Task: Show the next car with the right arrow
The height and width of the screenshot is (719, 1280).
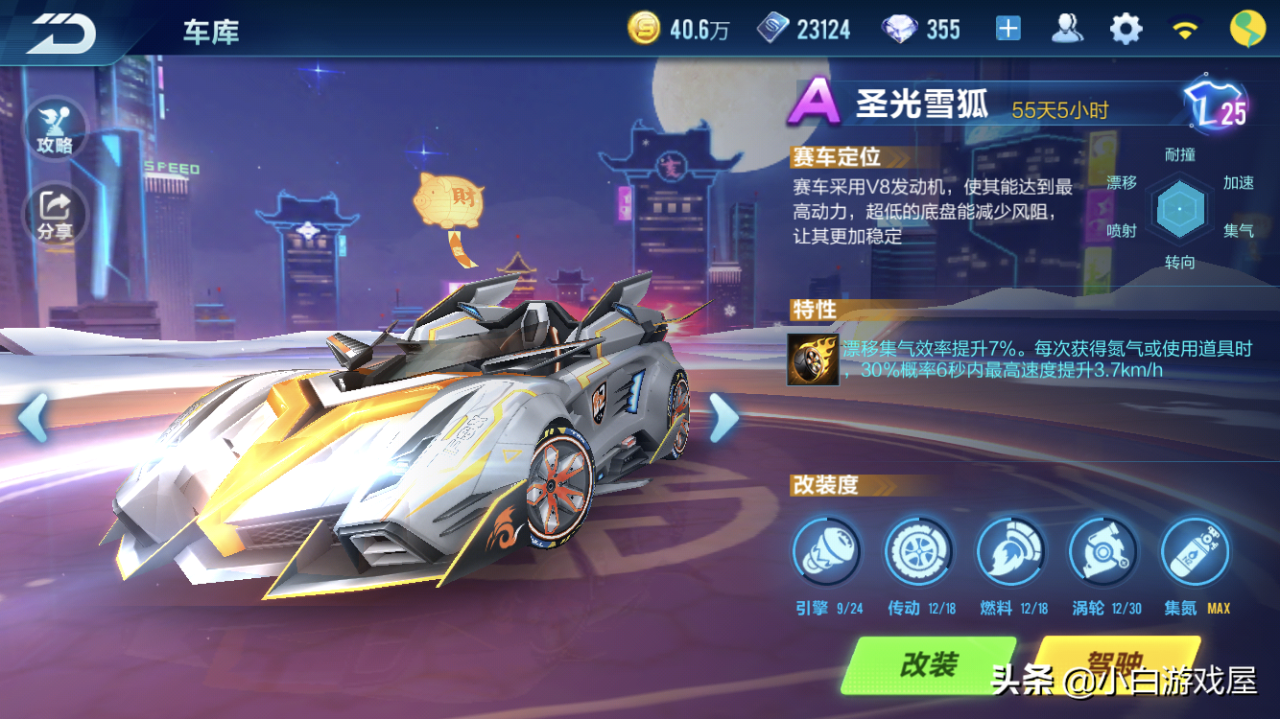Action: pos(723,417)
